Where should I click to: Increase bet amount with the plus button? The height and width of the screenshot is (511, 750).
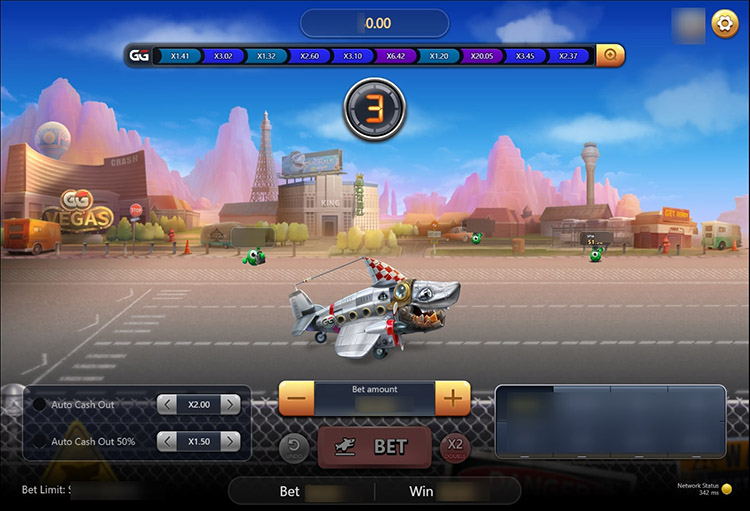pyautogui.click(x=453, y=398)
